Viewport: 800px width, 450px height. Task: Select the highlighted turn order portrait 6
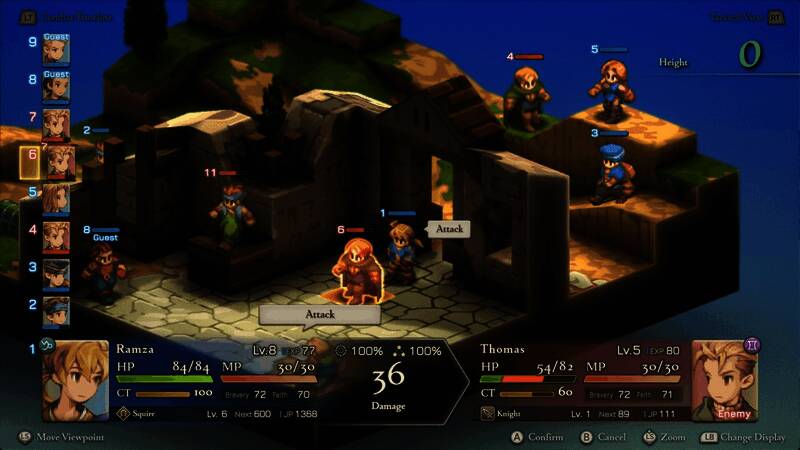click(x=56, y=161)
